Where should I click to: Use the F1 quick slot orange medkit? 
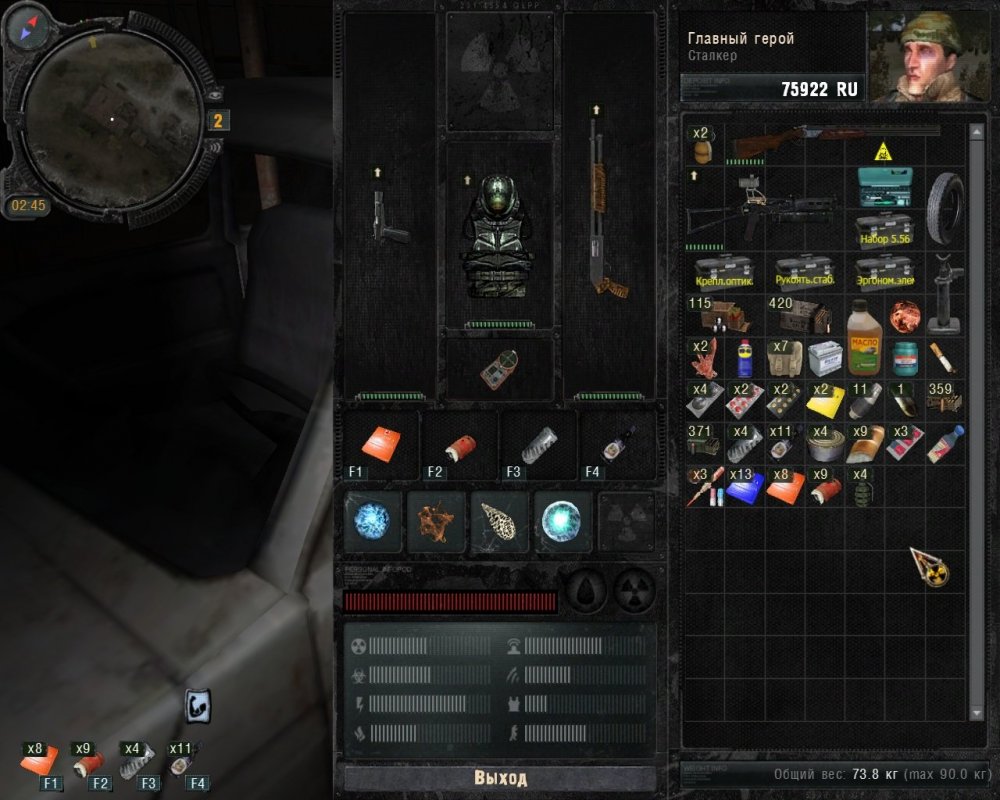click(x=381, y=444)
